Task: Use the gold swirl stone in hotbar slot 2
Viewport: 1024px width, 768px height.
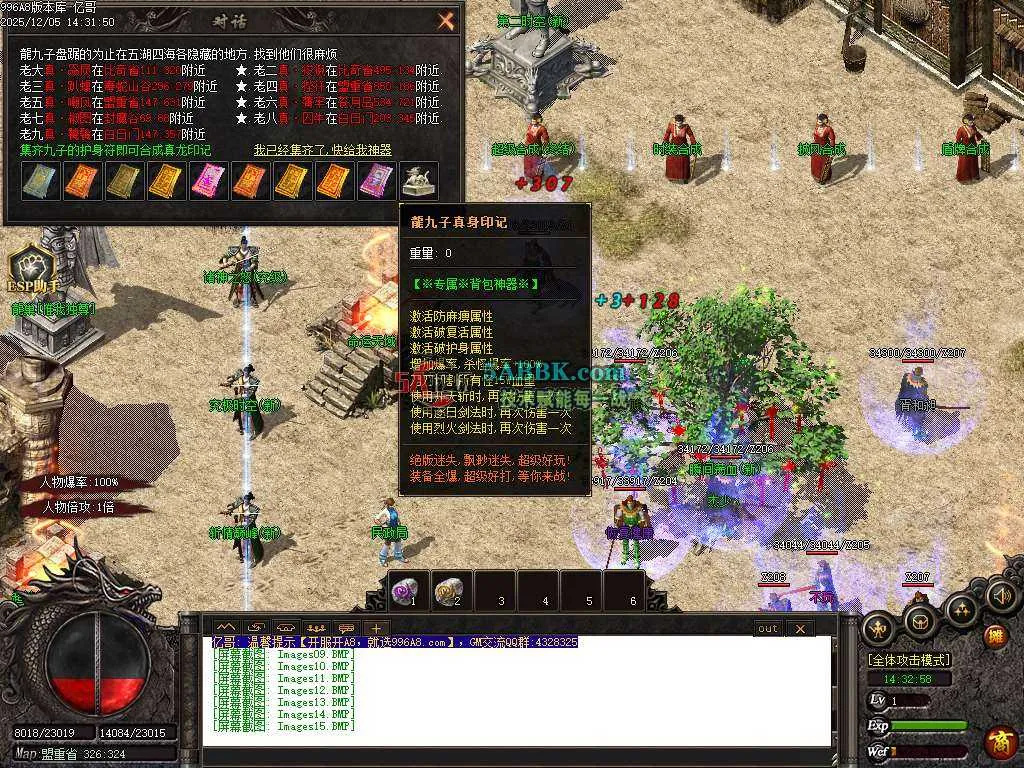Action: tap(450, 590)
